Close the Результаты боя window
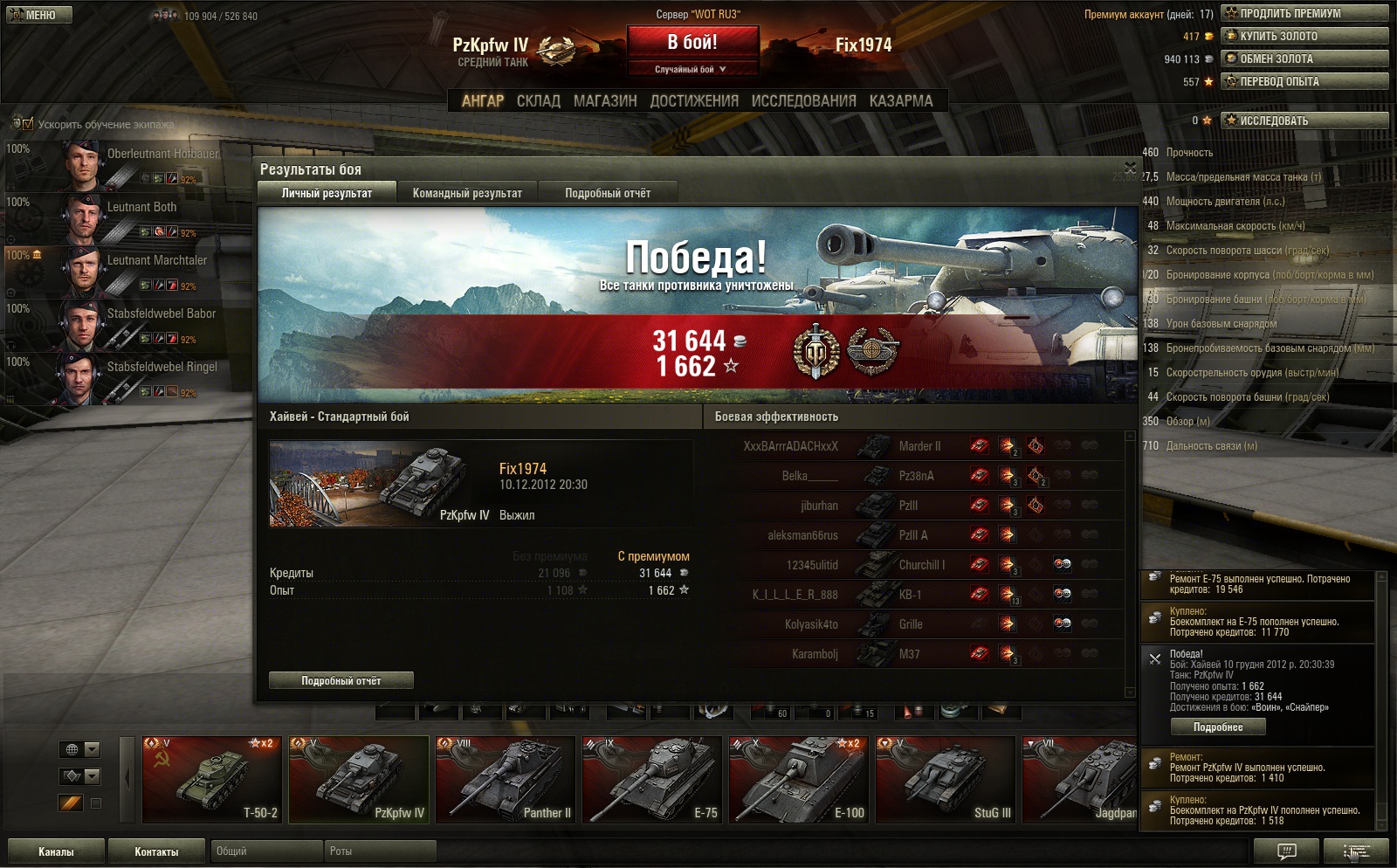Screen dimensions: 1397x868 point(1130,167)
